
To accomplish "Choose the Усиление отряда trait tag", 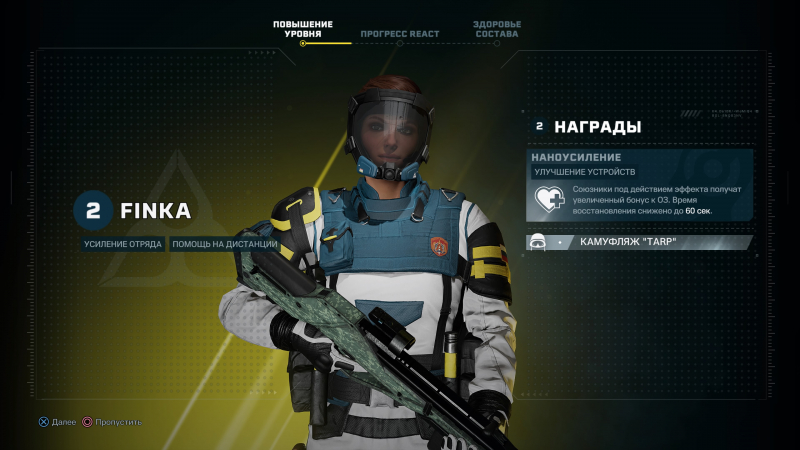I will coord(124,244).
